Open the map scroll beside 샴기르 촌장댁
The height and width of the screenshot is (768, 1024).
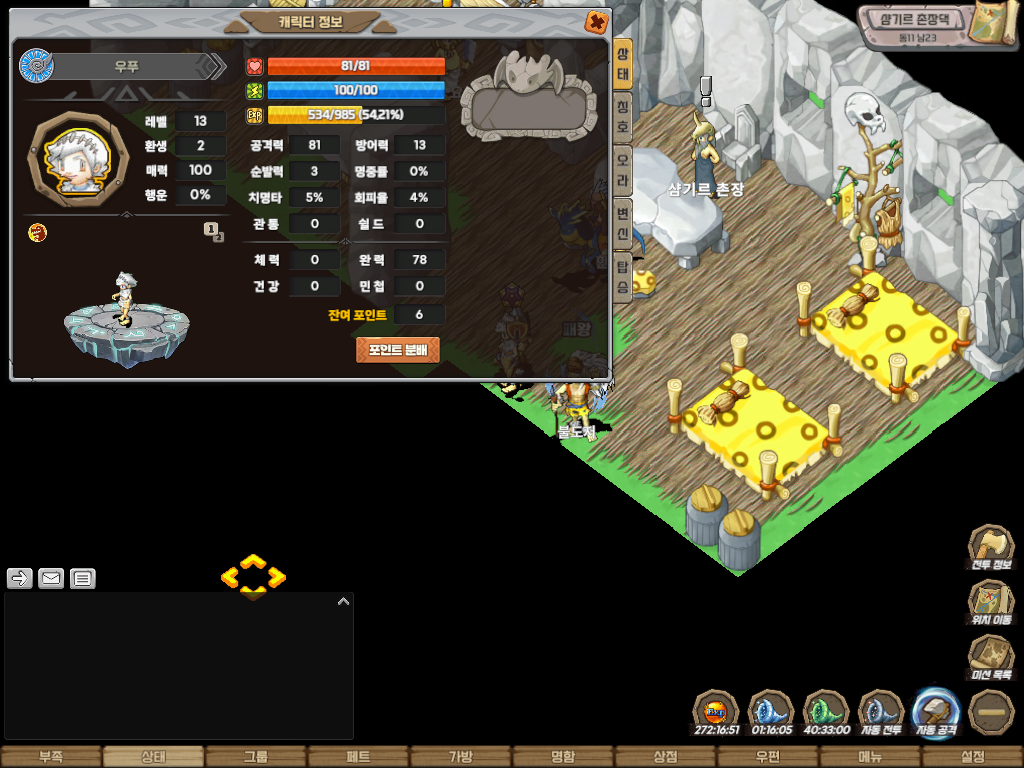[994, 24]
